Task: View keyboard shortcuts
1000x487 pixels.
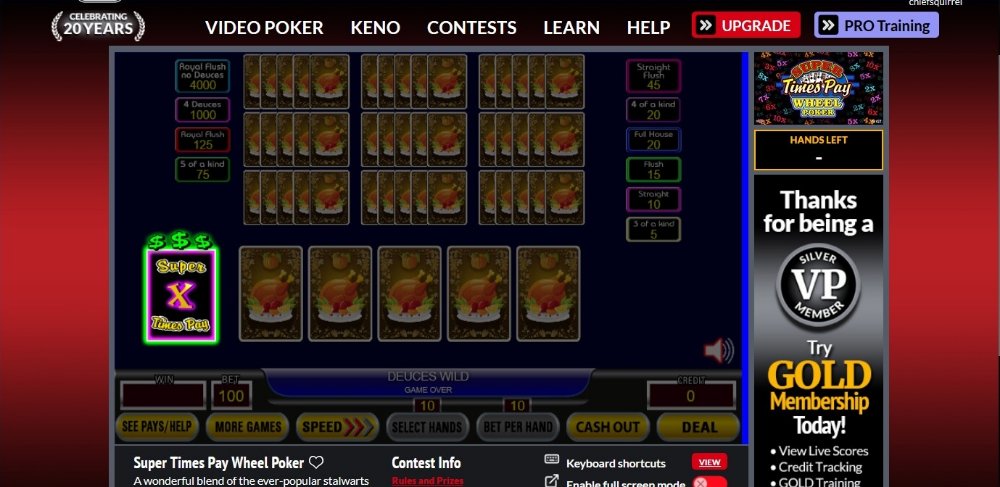Action: 709,462
